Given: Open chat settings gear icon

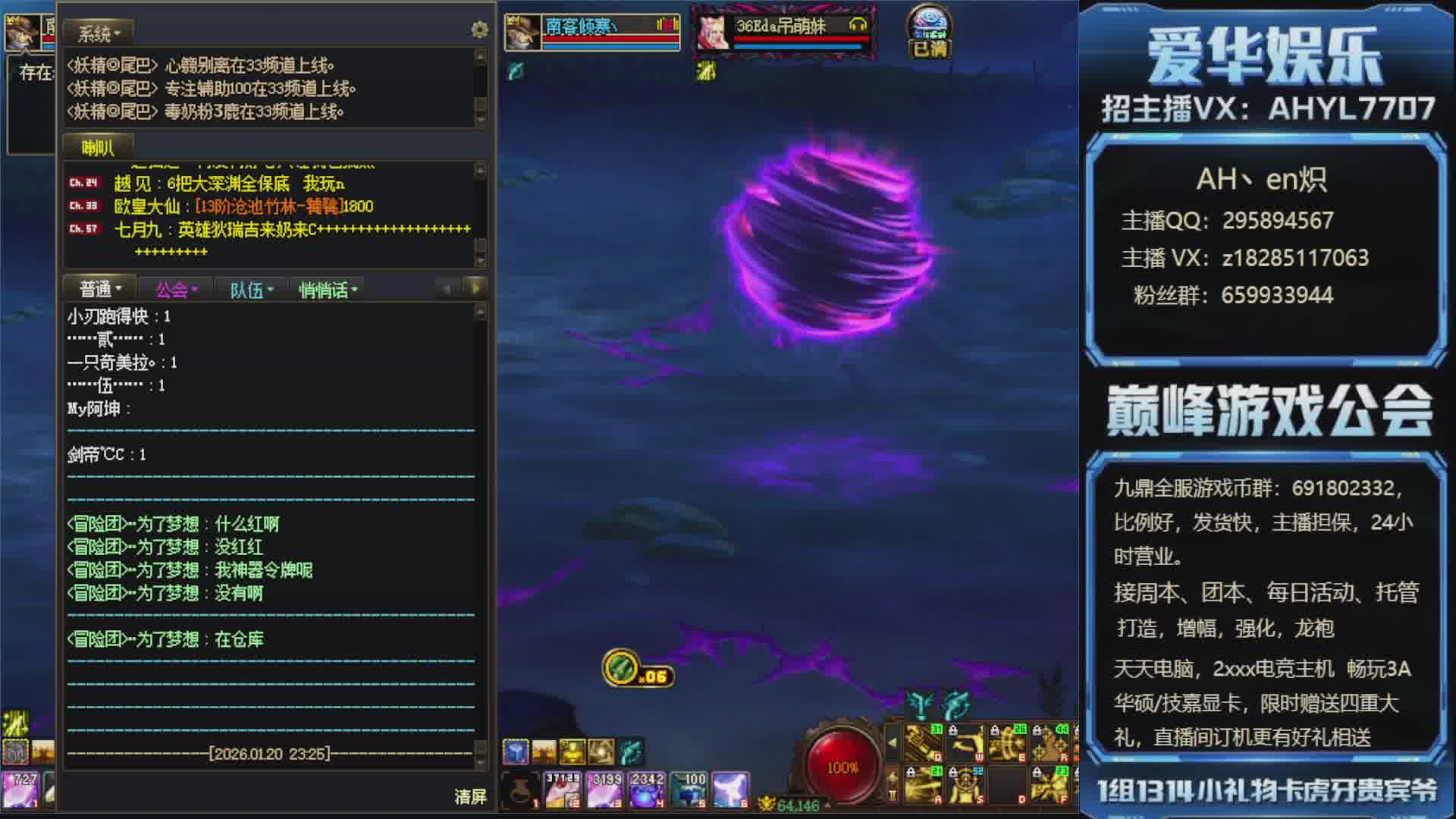Looking at the screenshot, I should click(479, 30).
